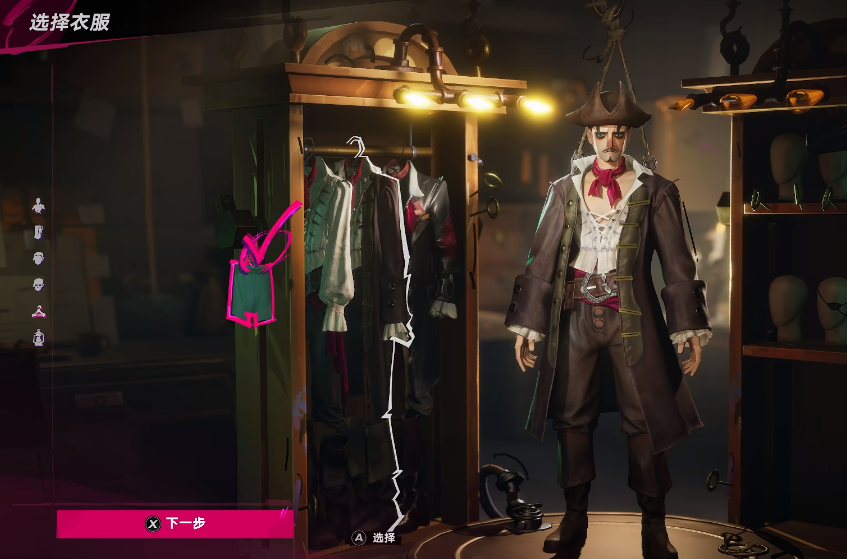Image resolution: width=847 pixels, height=559 pixels.
Task: Go to the lantern step icon
Action: pos(39,337)
